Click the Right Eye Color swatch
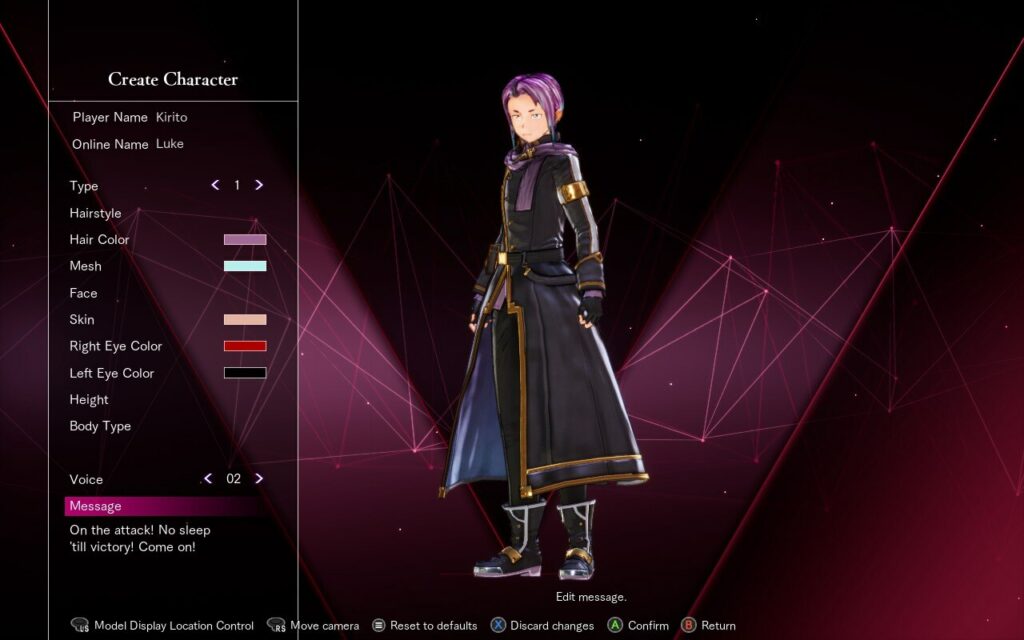The height and width of the screenshot is (640, 1024). 245,346
